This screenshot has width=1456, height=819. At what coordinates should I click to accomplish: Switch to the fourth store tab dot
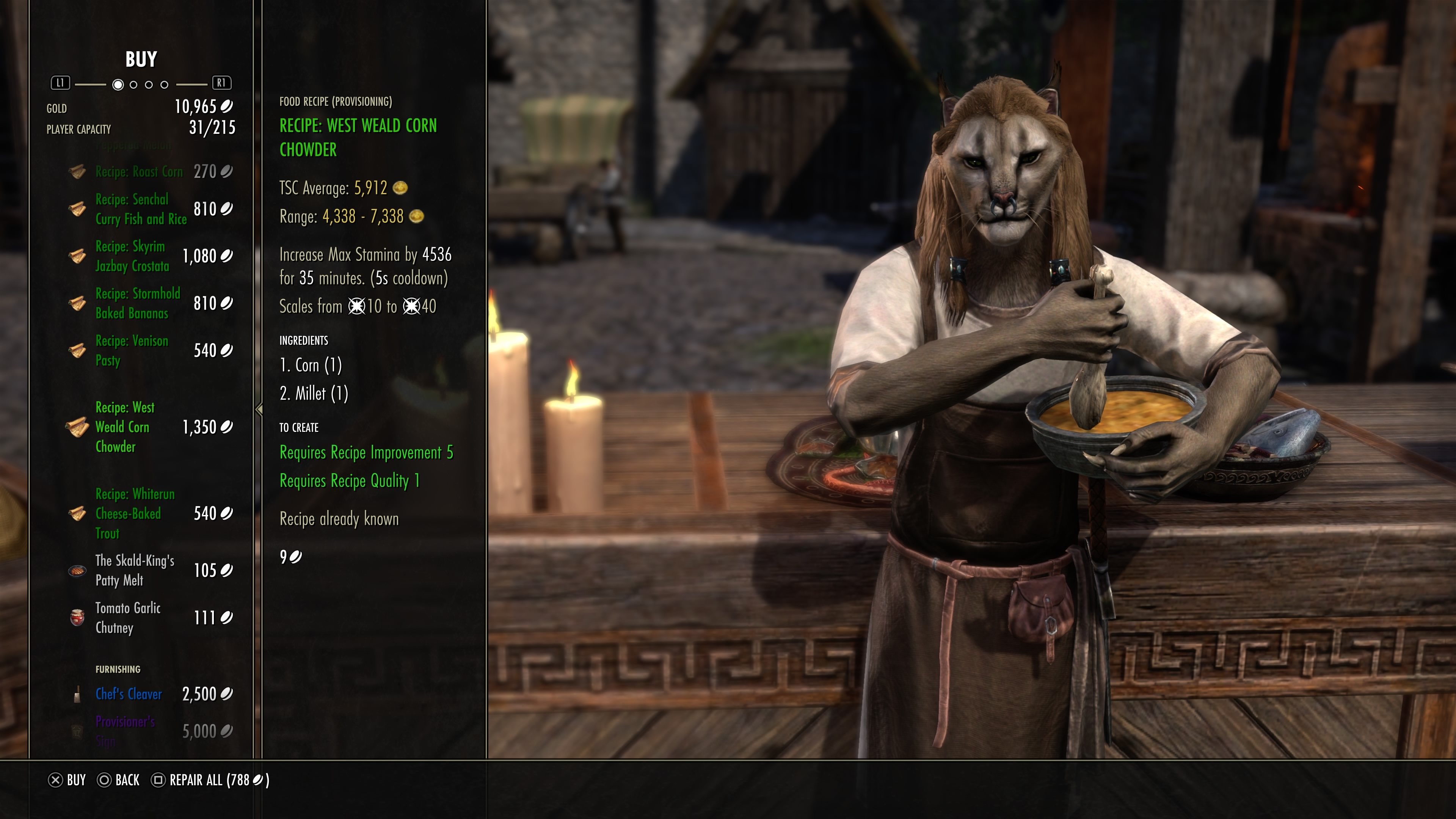[x=165, y=85]
